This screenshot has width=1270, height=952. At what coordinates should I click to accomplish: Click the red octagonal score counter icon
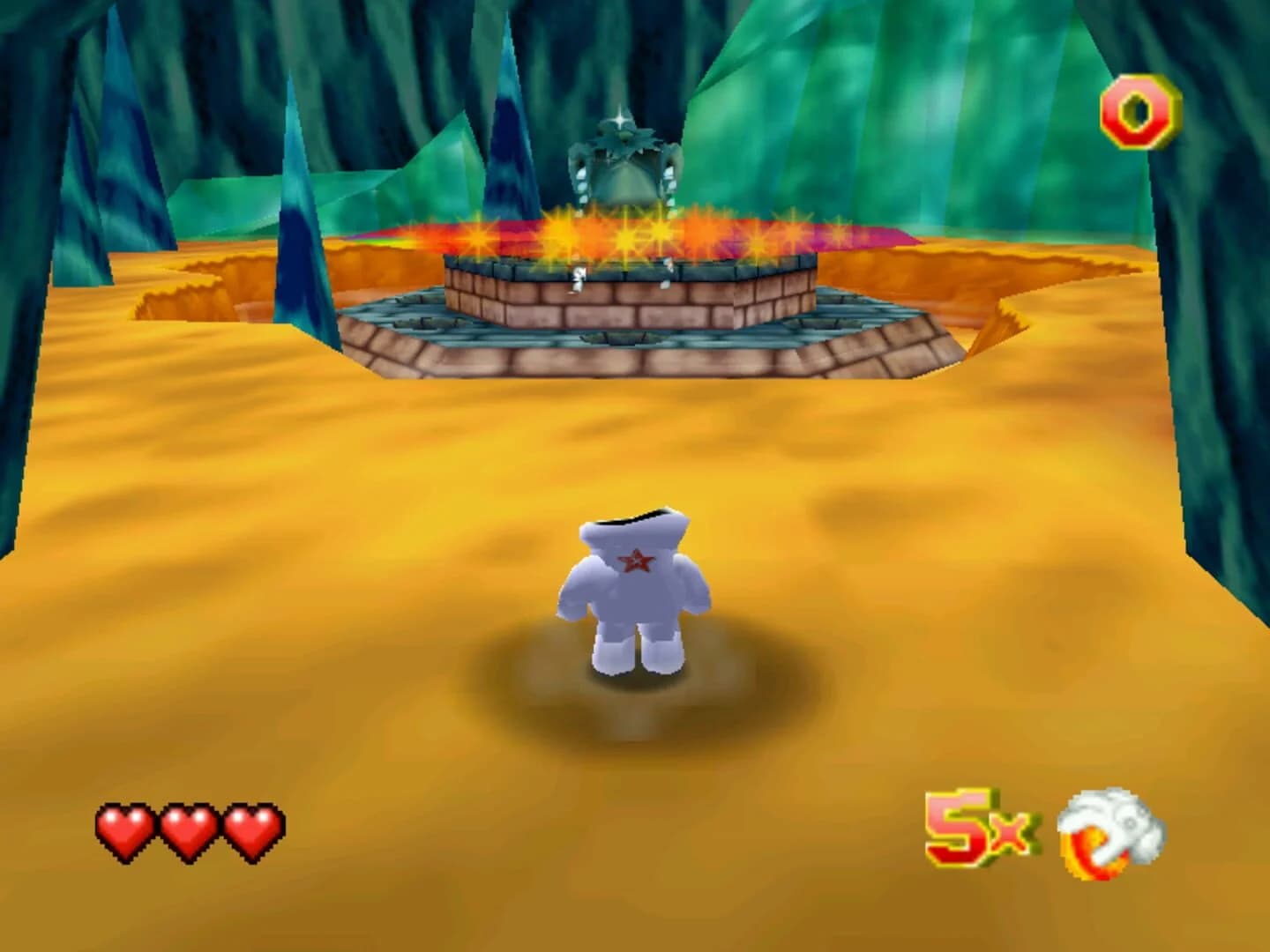1141,110
